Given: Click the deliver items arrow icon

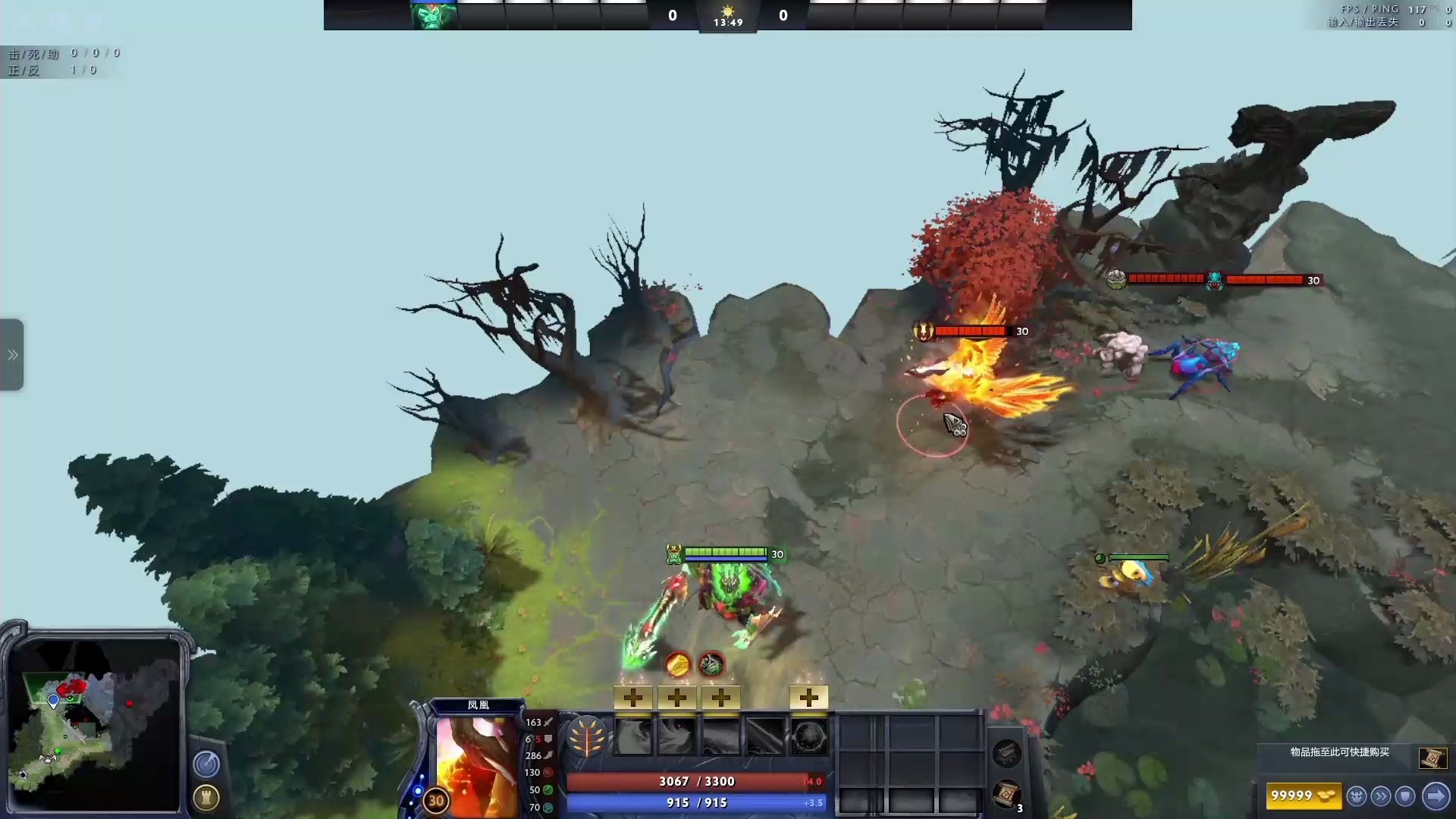Looking at the screenshot, I should point(1436,796).
